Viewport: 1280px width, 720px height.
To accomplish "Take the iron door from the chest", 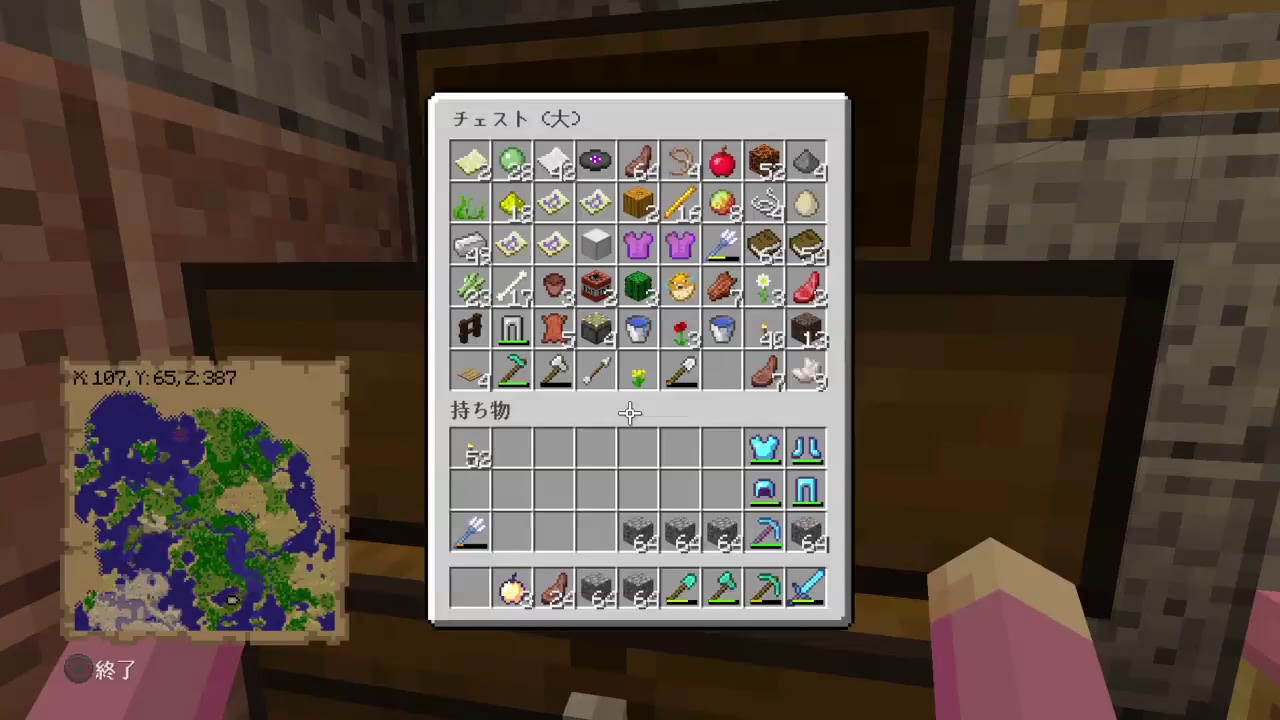I will tap(513, 331).
